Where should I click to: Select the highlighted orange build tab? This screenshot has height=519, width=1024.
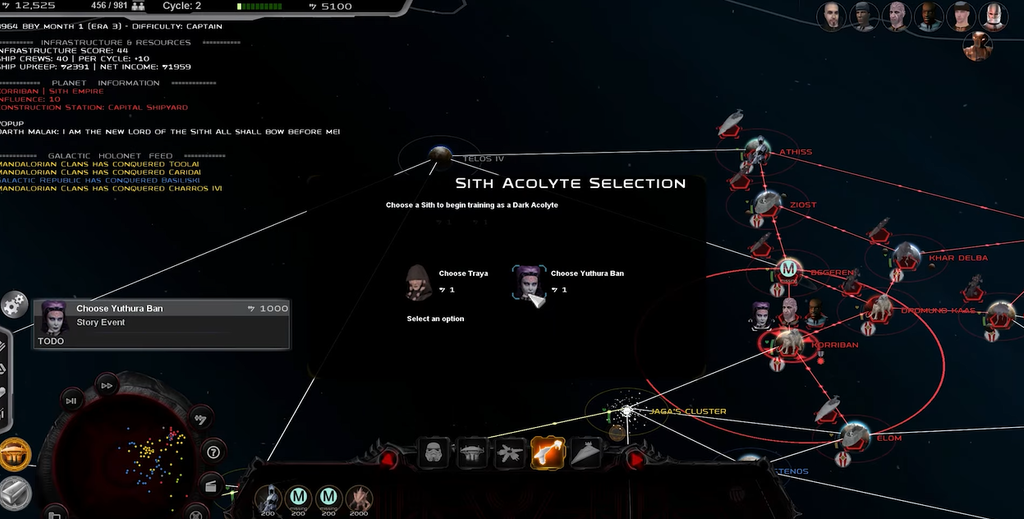click(548, 453)
